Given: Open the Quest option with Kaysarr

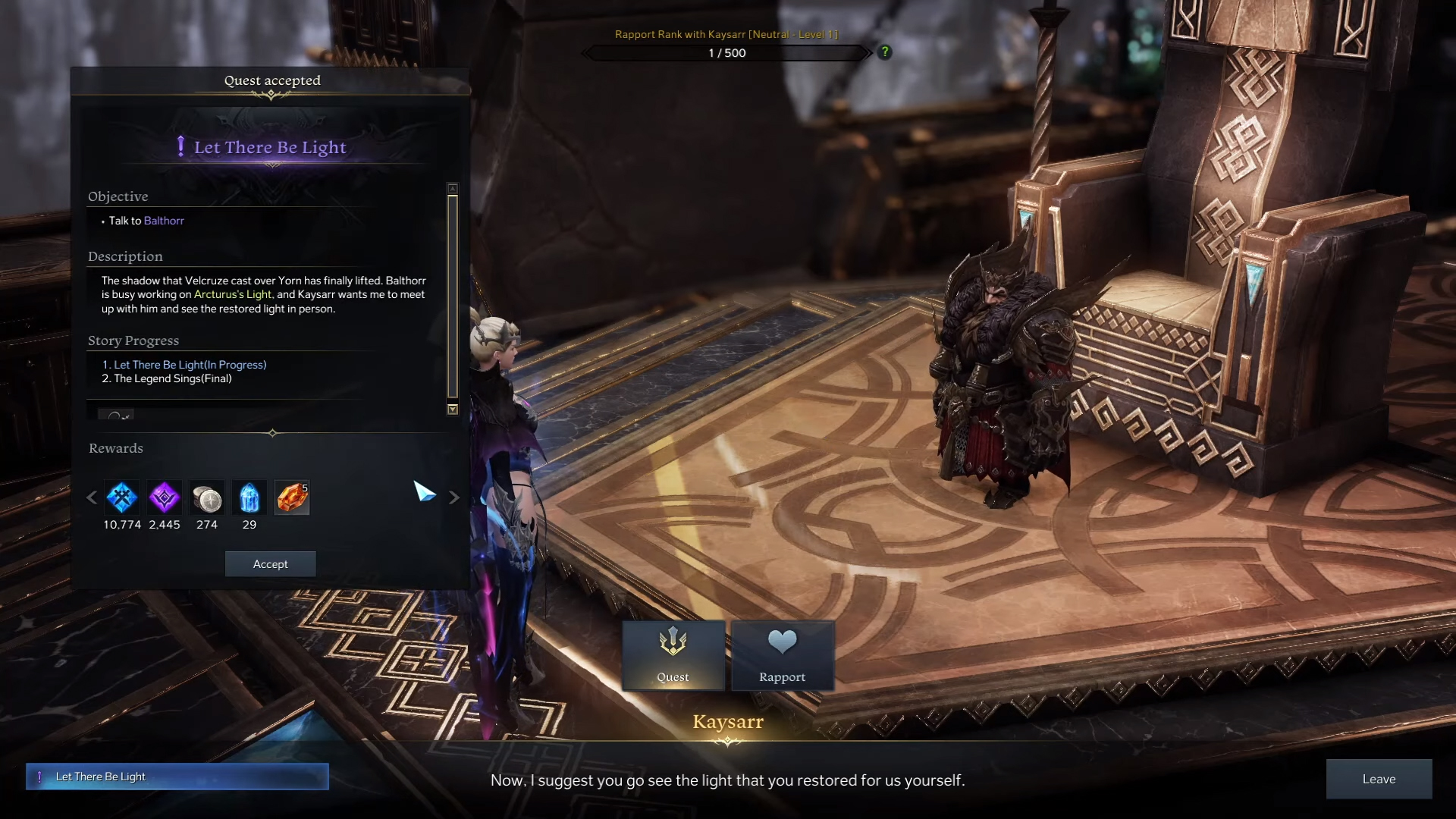Looking at the screenshot, I should tap(673, 656).
